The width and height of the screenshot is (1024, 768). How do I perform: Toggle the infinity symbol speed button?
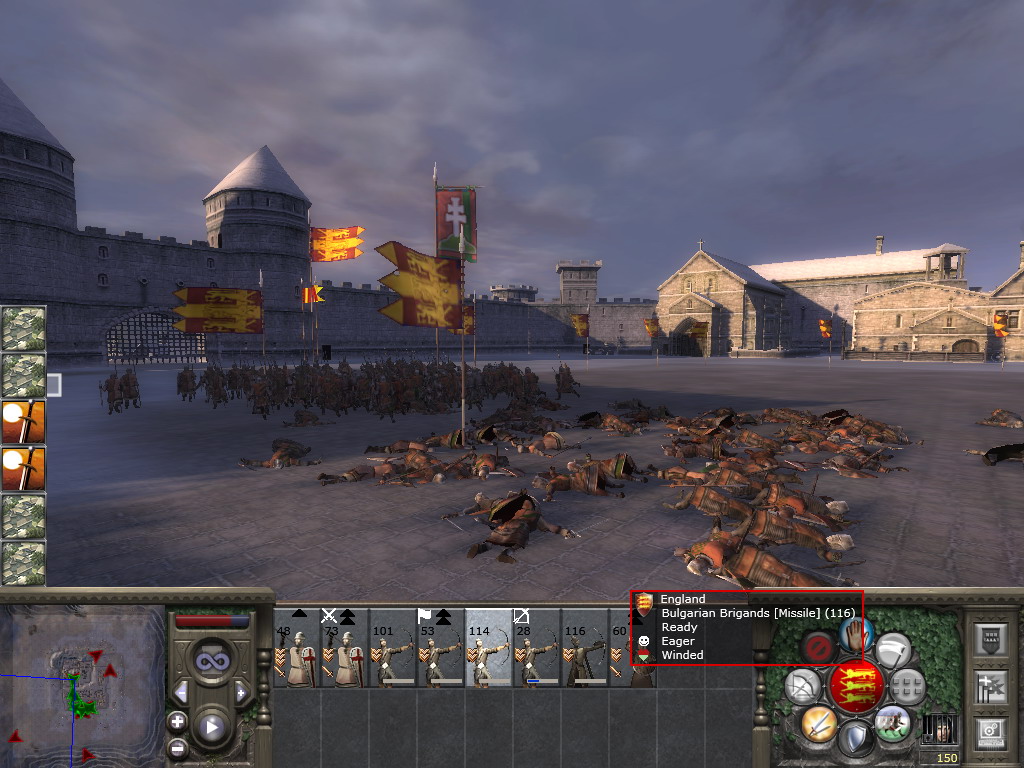click(x=211, y=661)
